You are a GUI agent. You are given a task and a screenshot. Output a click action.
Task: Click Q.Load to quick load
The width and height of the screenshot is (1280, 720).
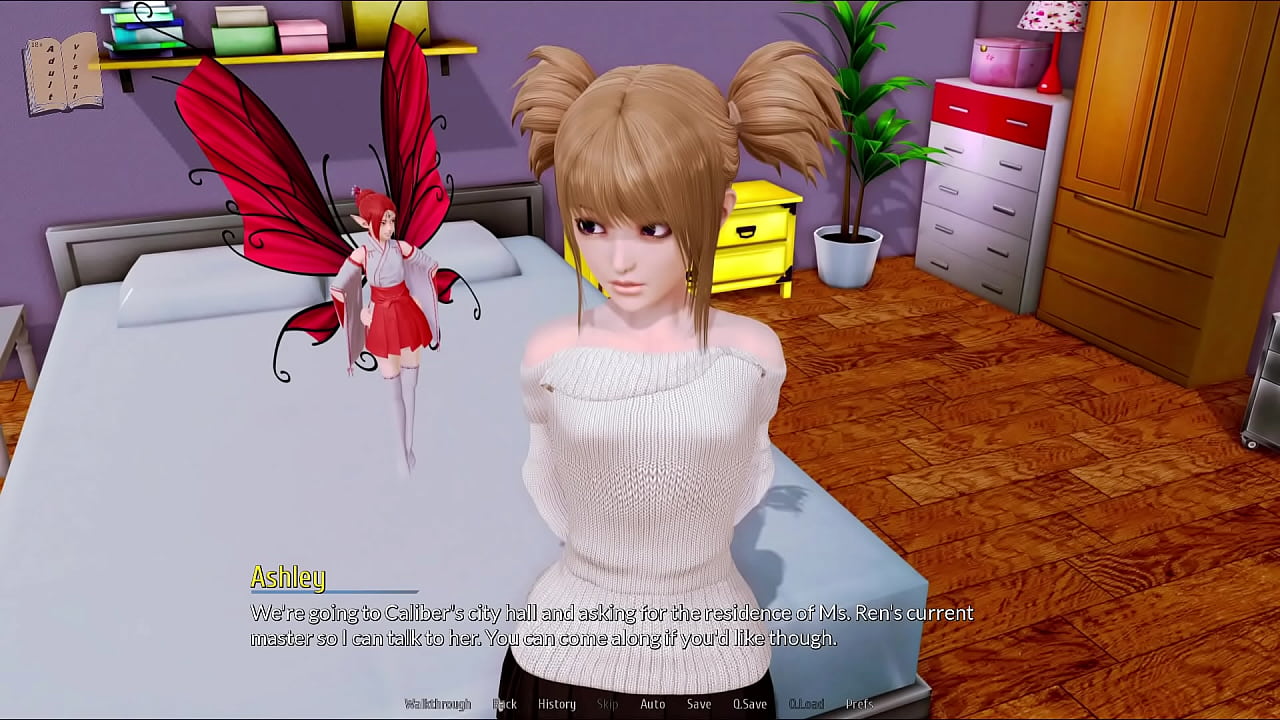point(806,704)
